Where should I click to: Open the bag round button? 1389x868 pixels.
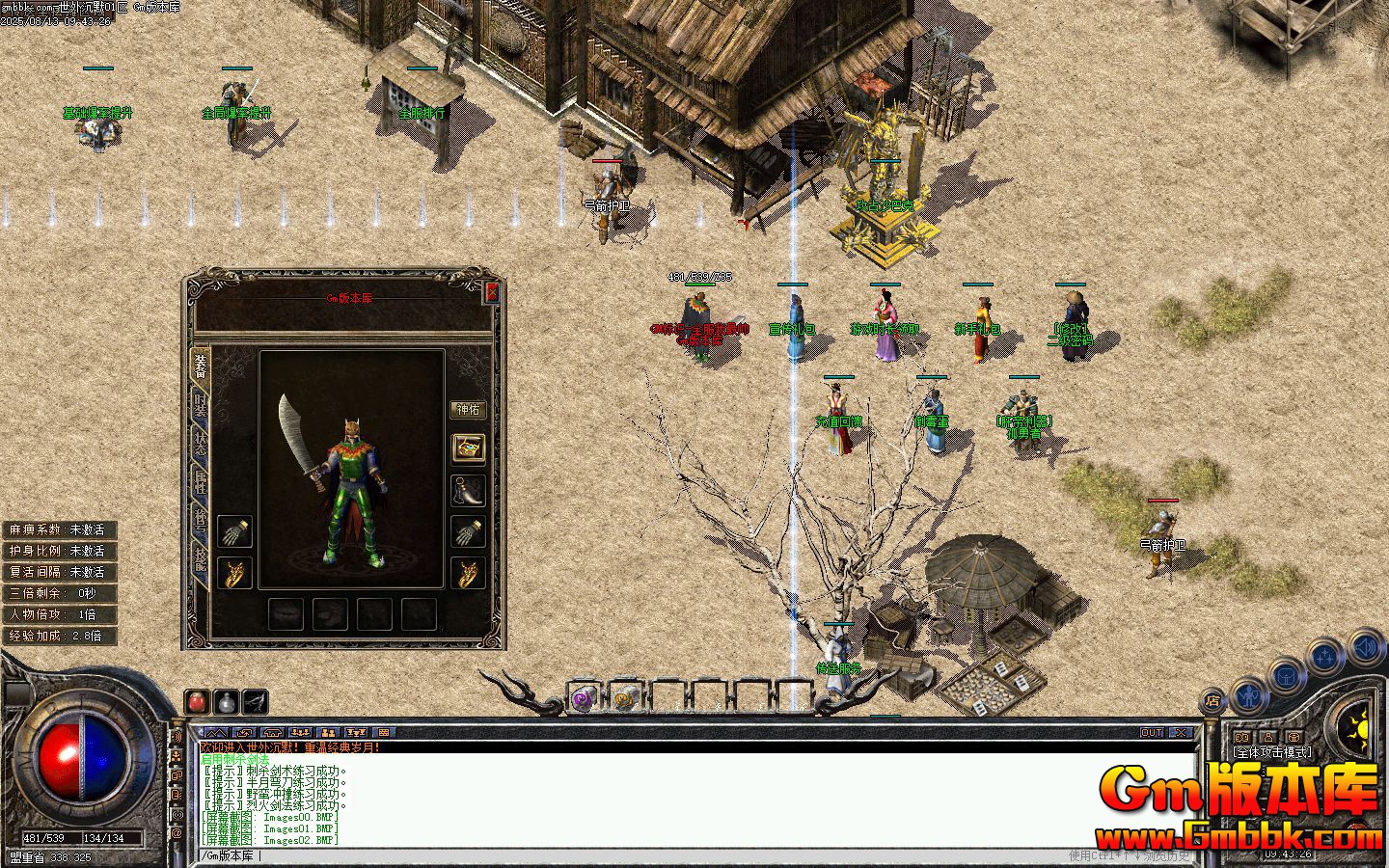(x=1286, y=676)
